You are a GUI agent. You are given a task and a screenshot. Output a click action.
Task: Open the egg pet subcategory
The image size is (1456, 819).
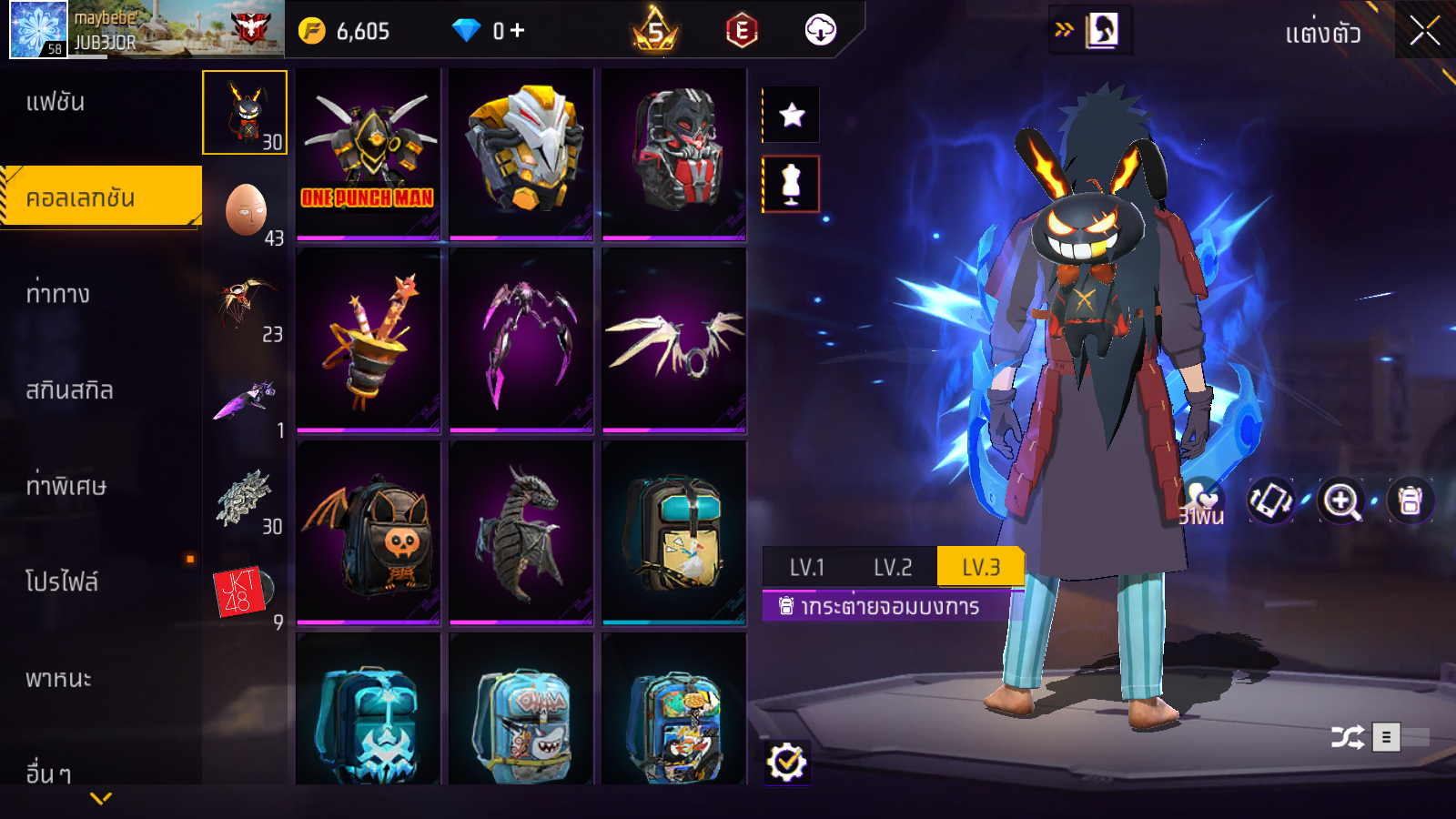tap(246, 211)
